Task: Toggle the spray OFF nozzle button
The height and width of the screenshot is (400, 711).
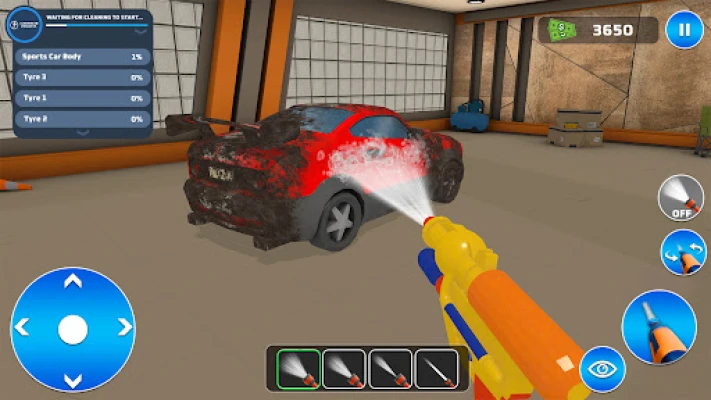Action: [x=680, y=198]
